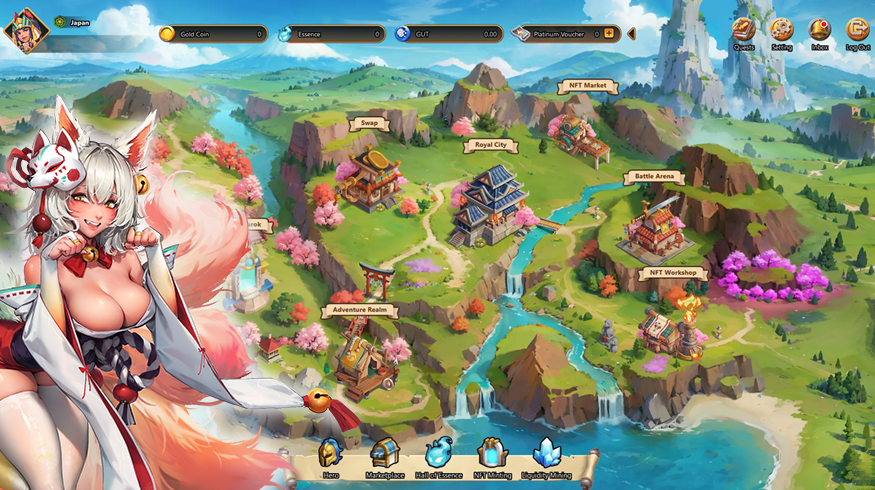Check the Inbox messages
Viewport: 875px width, 490px height.
[820, 31]
